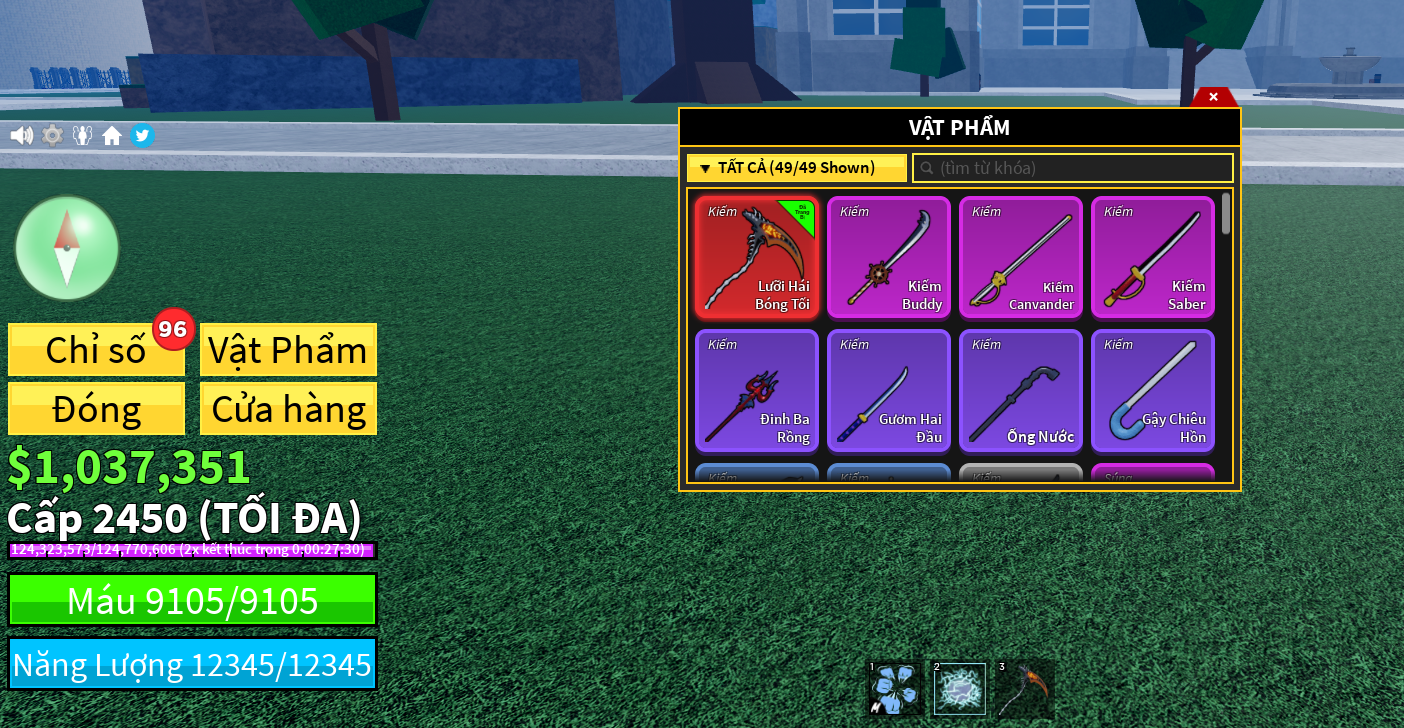The width and height of the screenshot is (1404, 728).
Task: Select the Ống Nước weapon
Action: tap(1021, 390)
